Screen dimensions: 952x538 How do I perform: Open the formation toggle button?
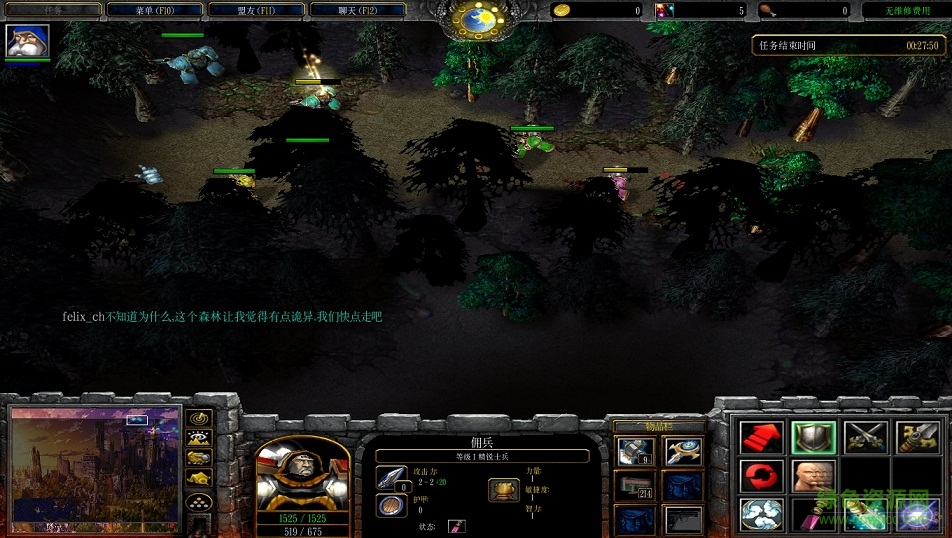[x=199, y=502]
